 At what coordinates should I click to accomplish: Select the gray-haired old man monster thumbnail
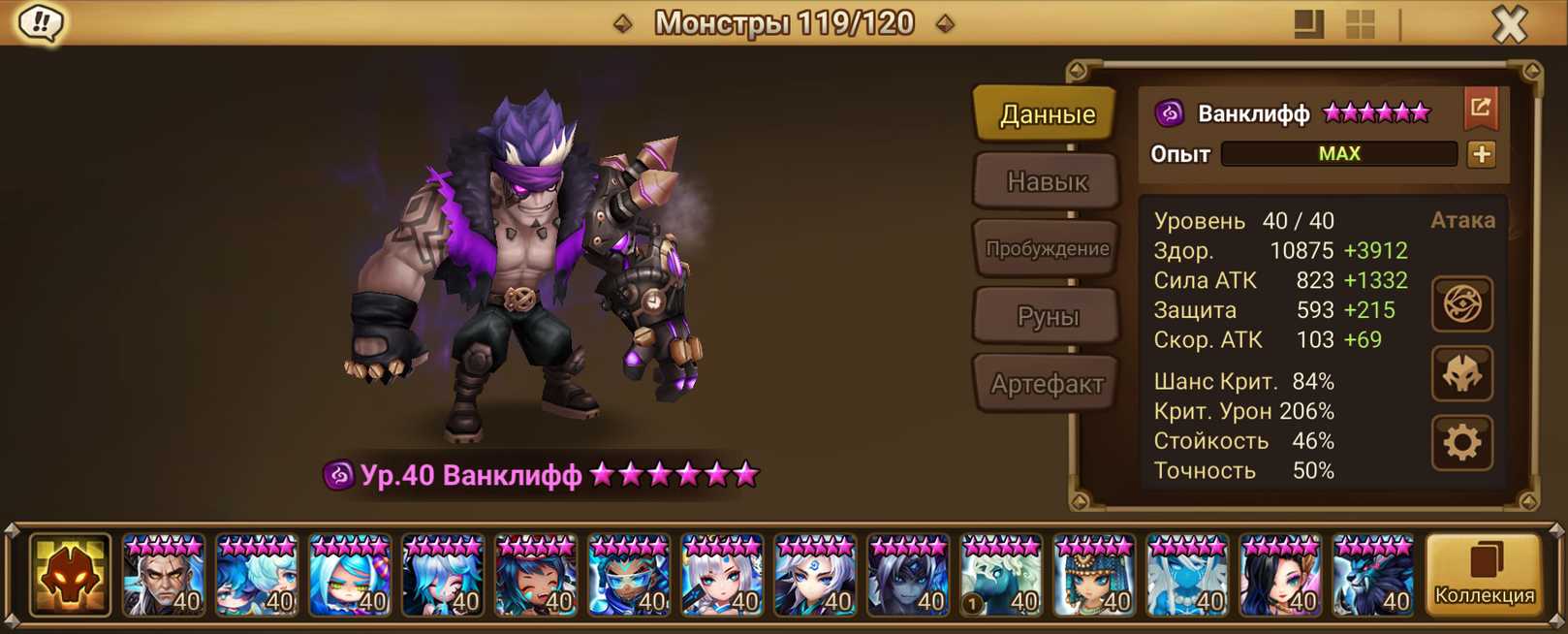pos(163,577)
